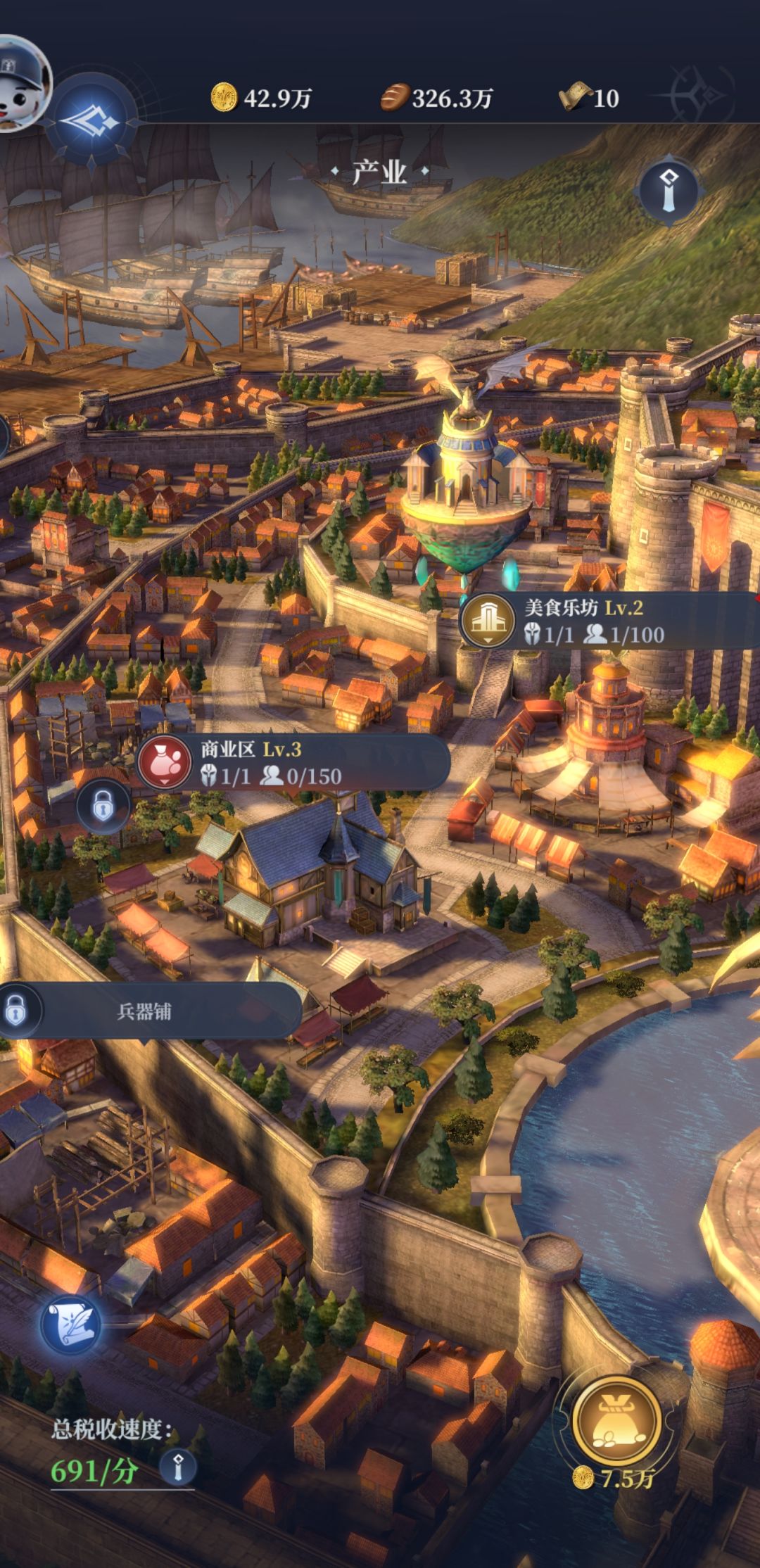760x1568 pixels.
Task: Select the scroll resource counter
Action: pyautogui.click(x=589, y=98)
